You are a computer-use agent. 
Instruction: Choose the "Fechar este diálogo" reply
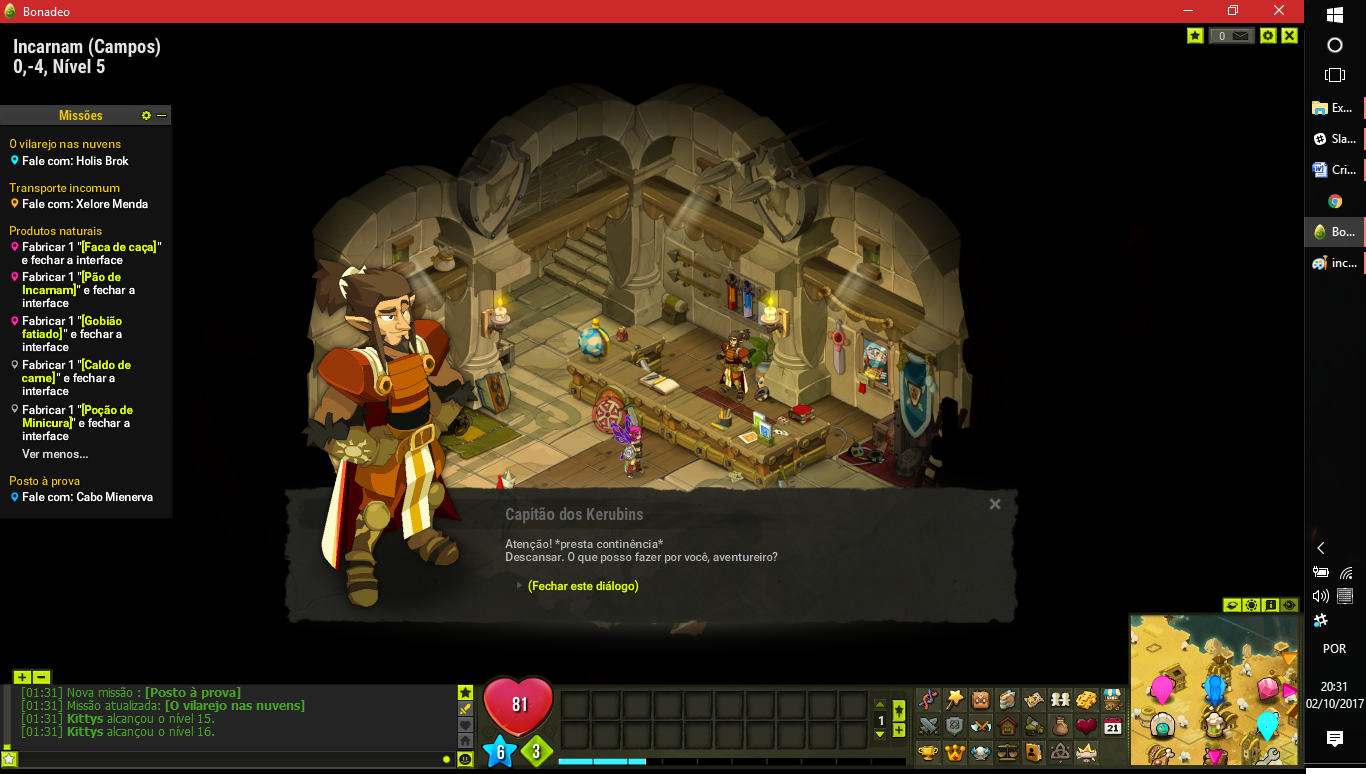point(583,586)
